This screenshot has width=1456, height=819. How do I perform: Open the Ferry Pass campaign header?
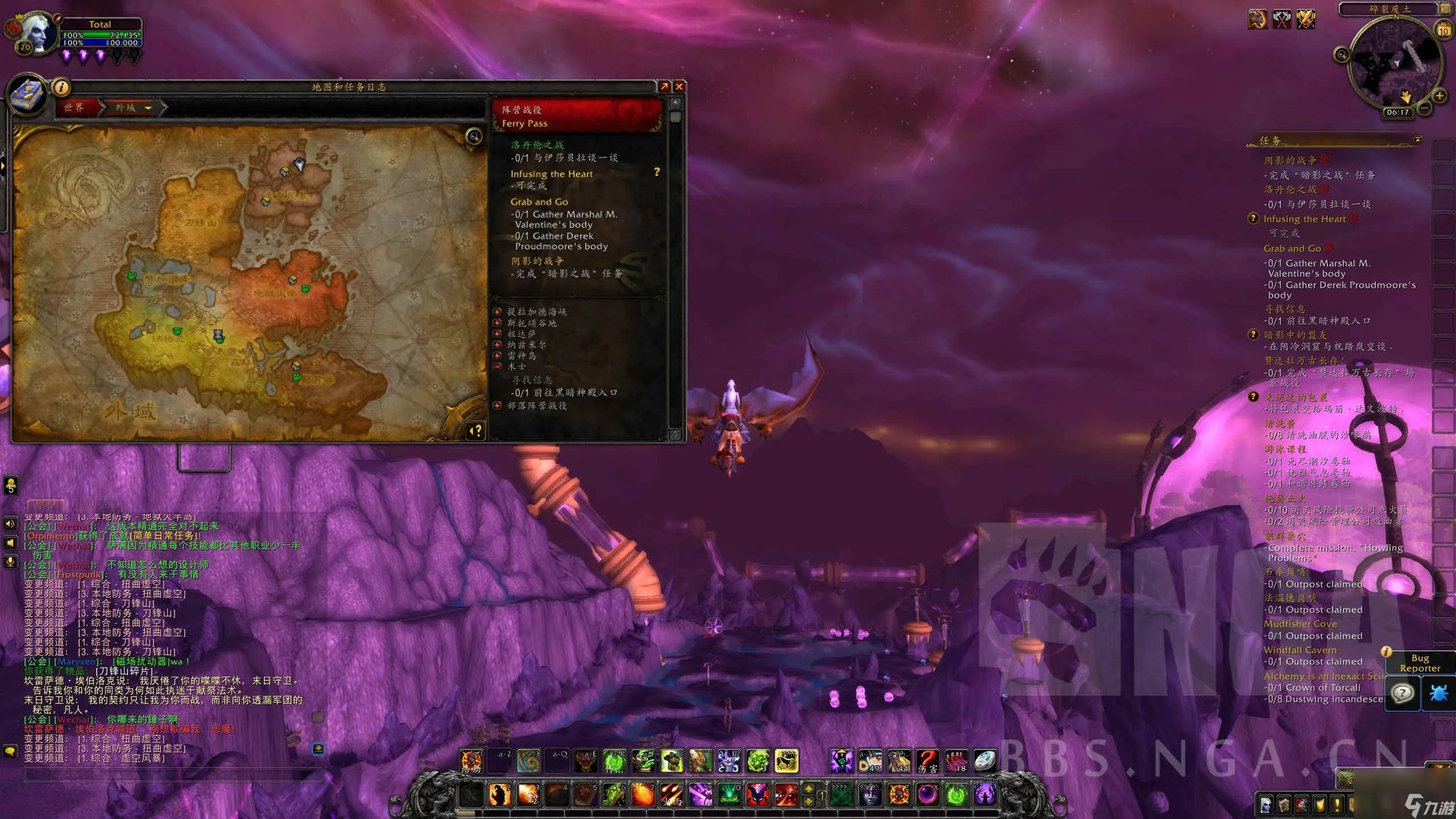576,116
